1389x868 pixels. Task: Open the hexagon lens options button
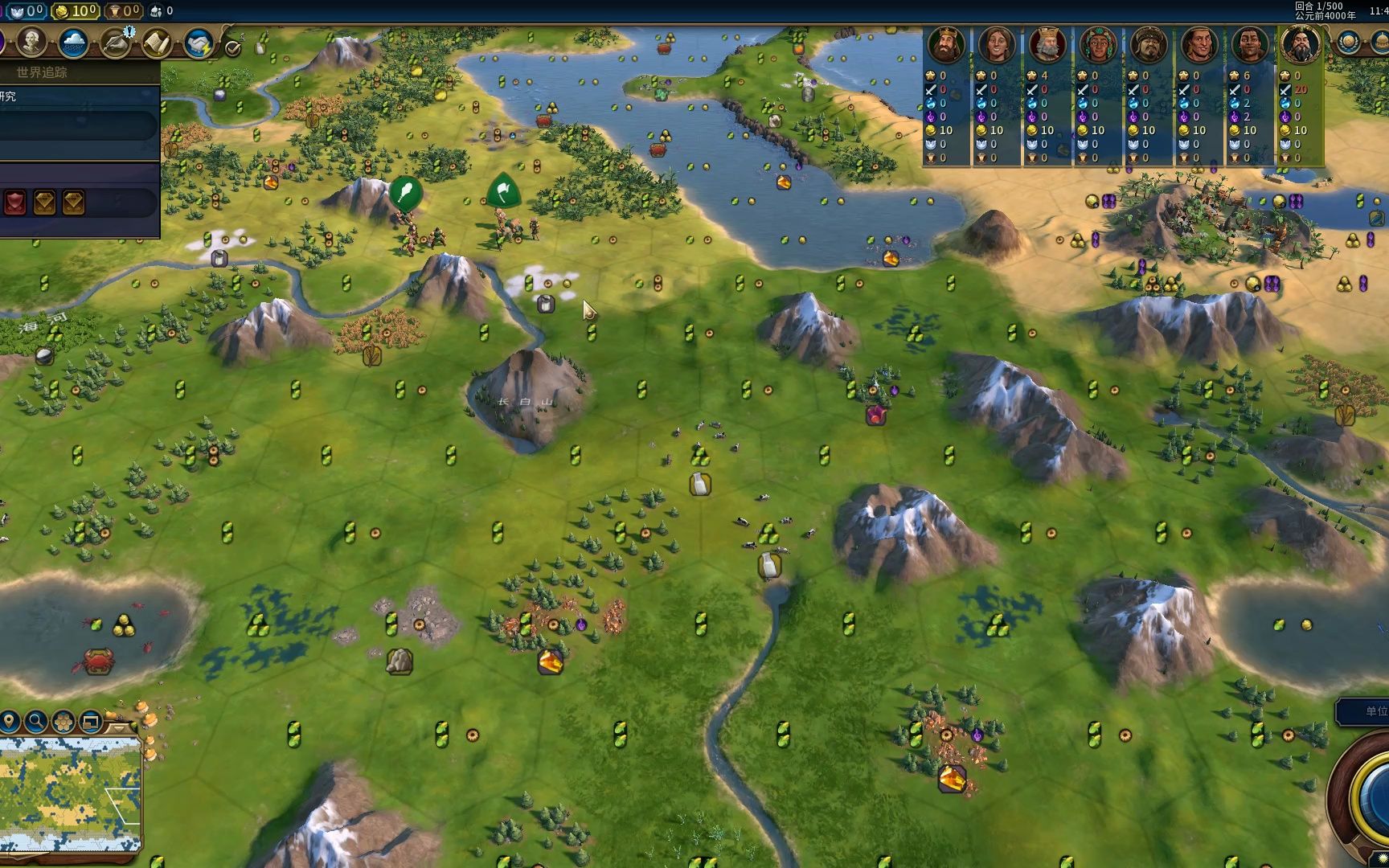tap(64, 721)
